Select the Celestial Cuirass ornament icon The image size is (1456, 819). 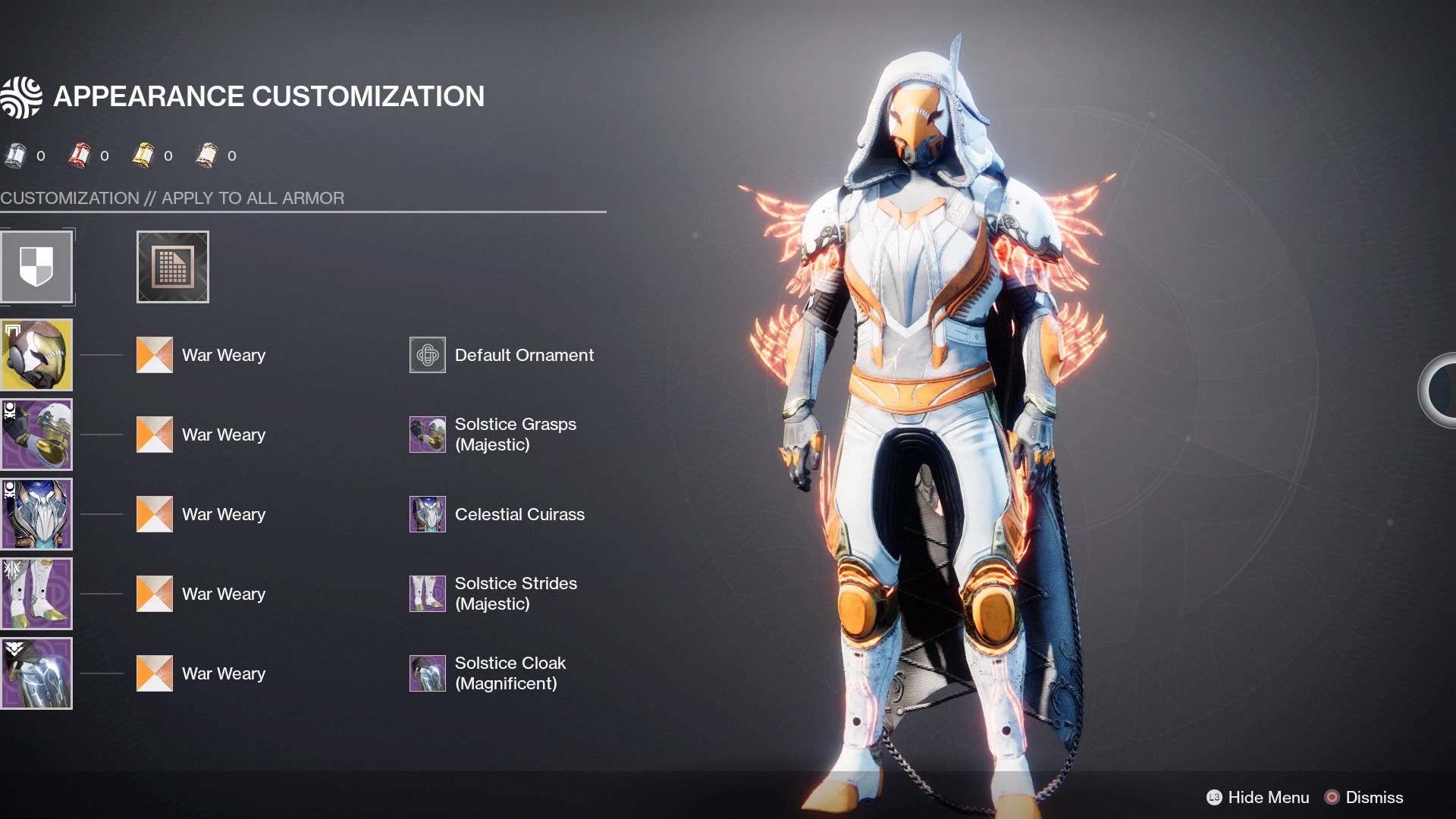pyautogui.click(x=427, y=513)
